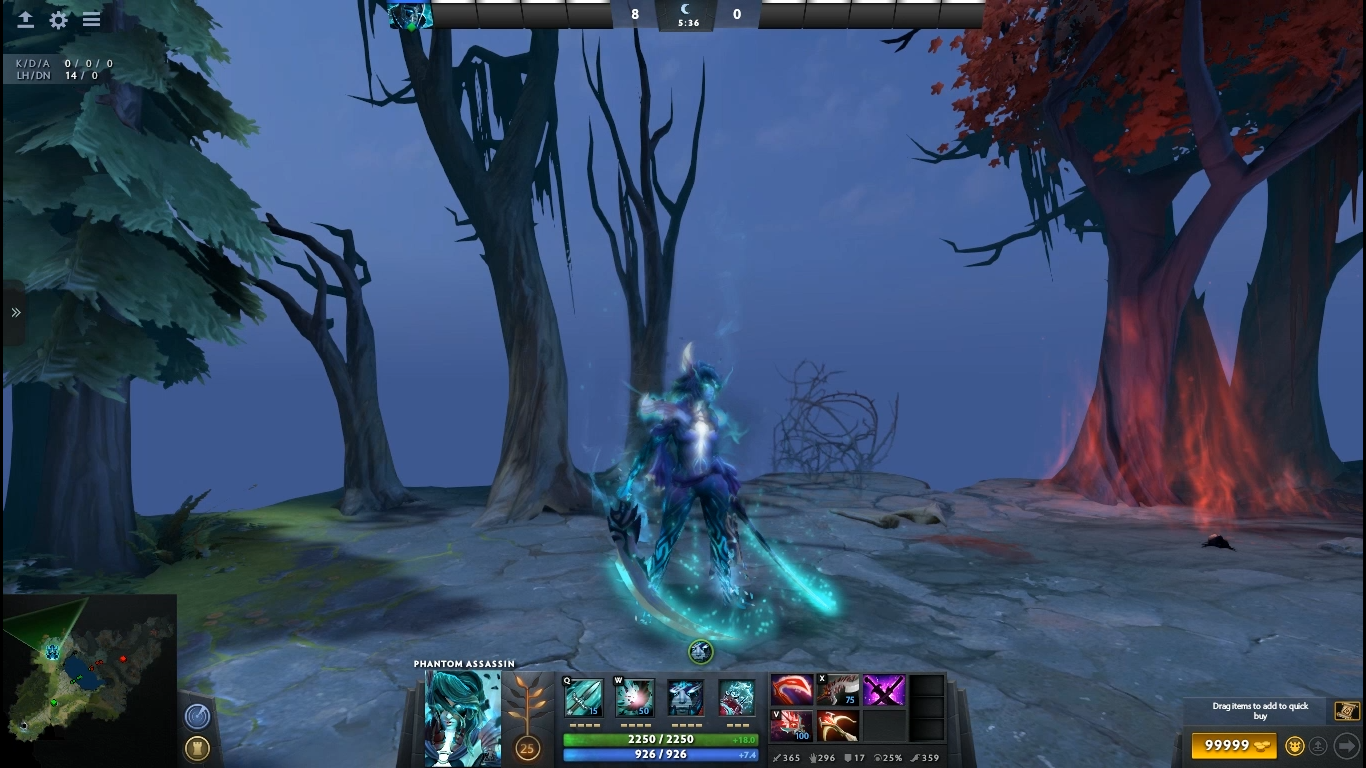Open the shop via the 99999 gold button
This screenshot has height=768, width=1366.
(1234, 746)
